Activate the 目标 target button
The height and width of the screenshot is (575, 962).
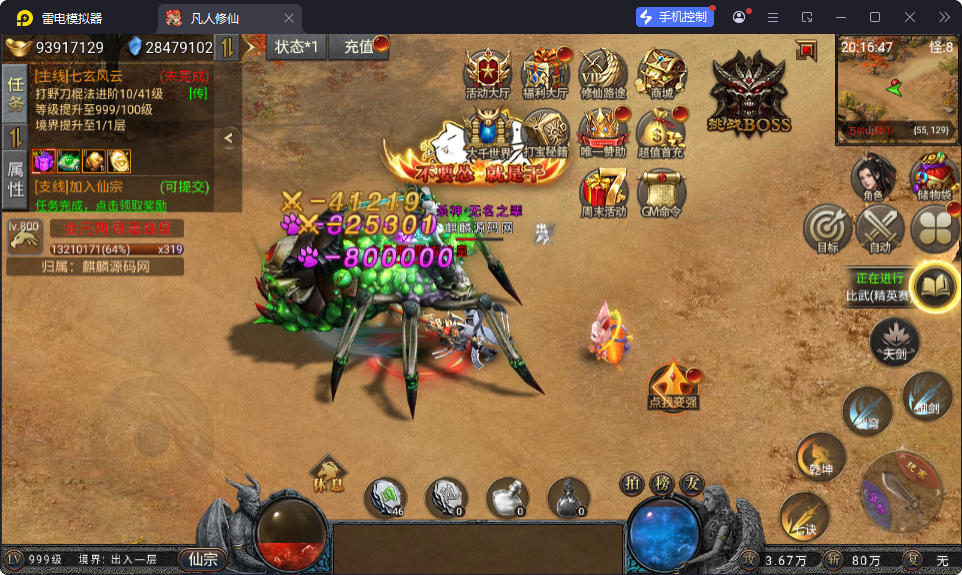pyautogui.click(x=827, y=228)
